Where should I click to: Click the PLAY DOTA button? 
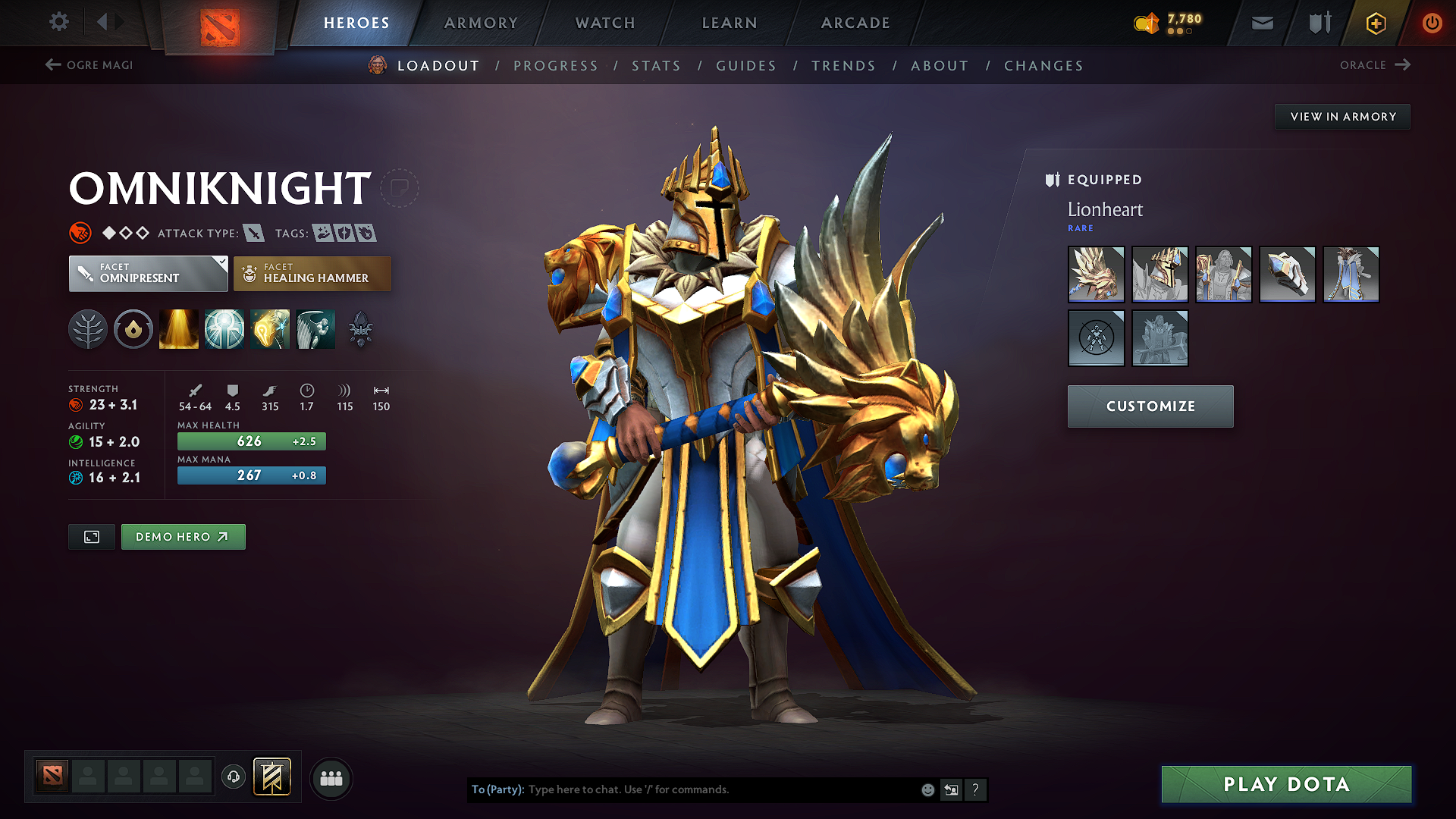(x=1285, y=785)
